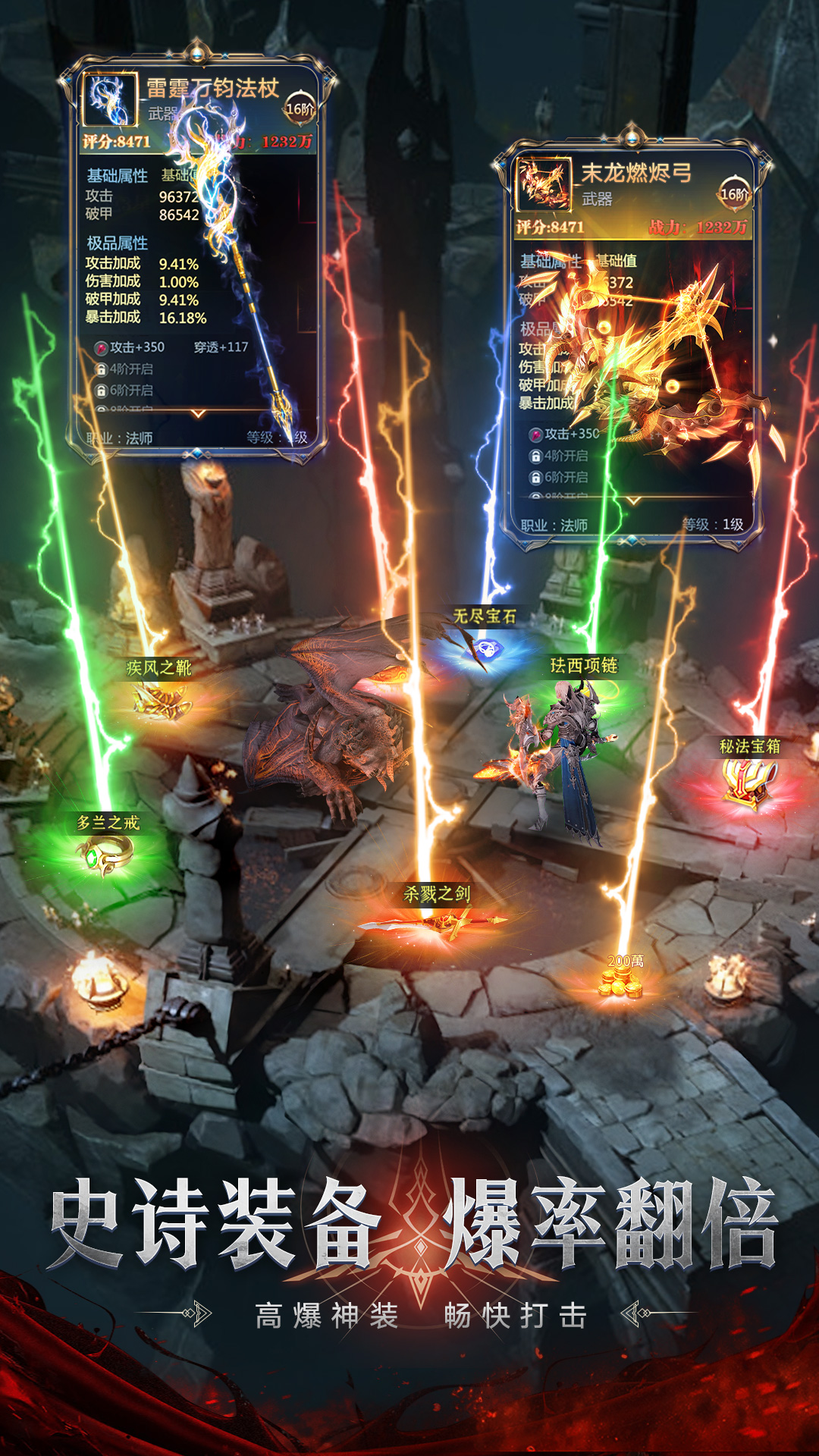Expand the 末龙燃烬弓 tooltip down arrow
Image resolution: width=819 pixels, height=1456 pixels.
(633, 500)
